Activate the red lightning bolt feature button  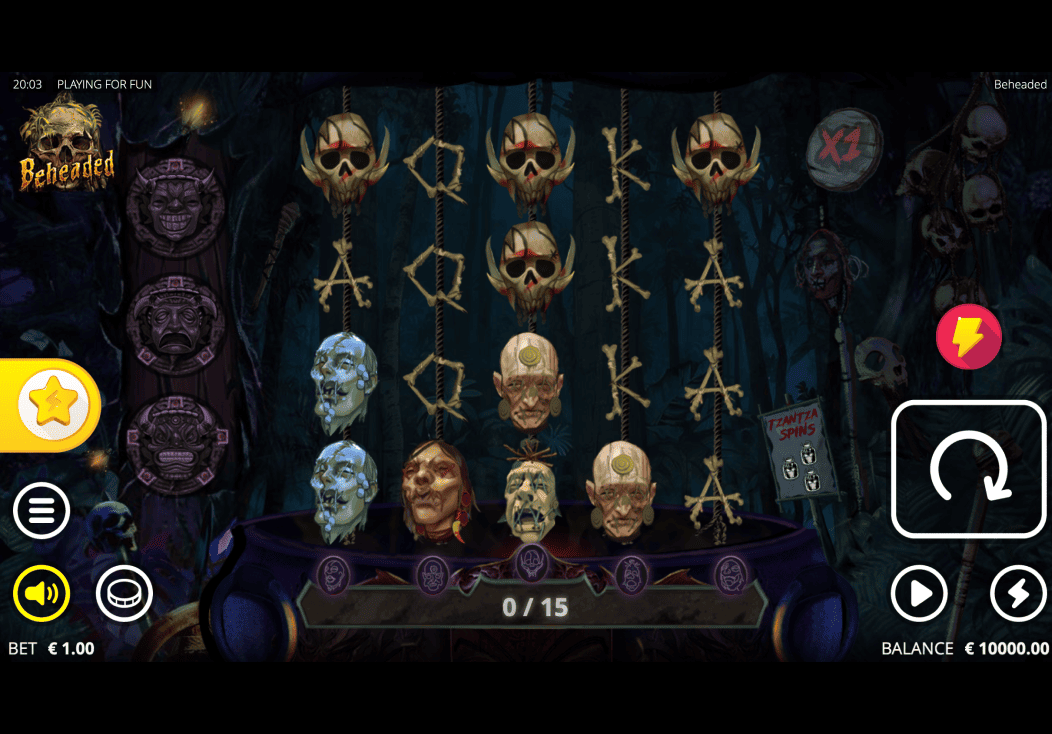point(968,338)
